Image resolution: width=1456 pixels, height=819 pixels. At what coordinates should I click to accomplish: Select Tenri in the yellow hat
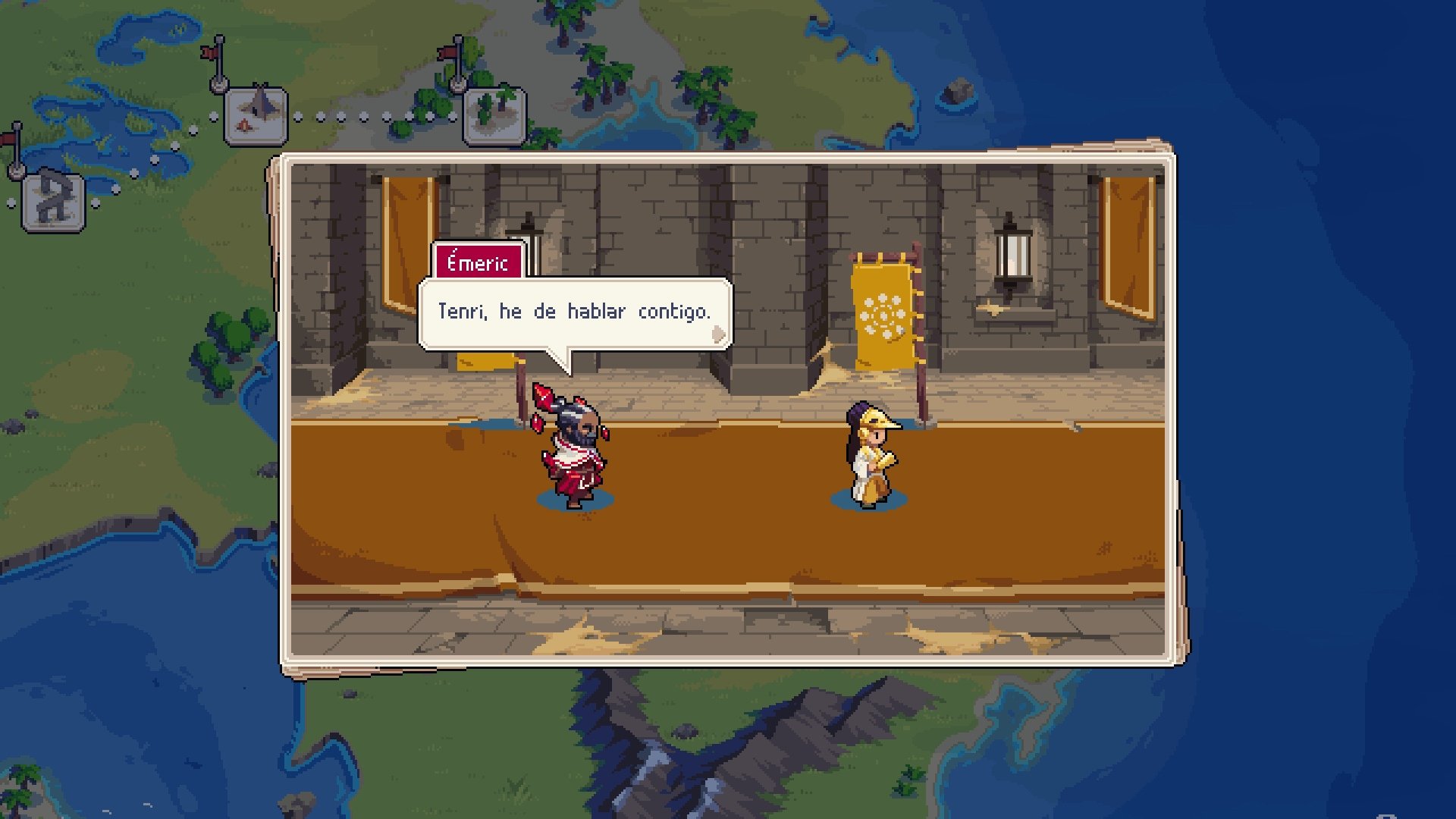[x=872, y=455]
